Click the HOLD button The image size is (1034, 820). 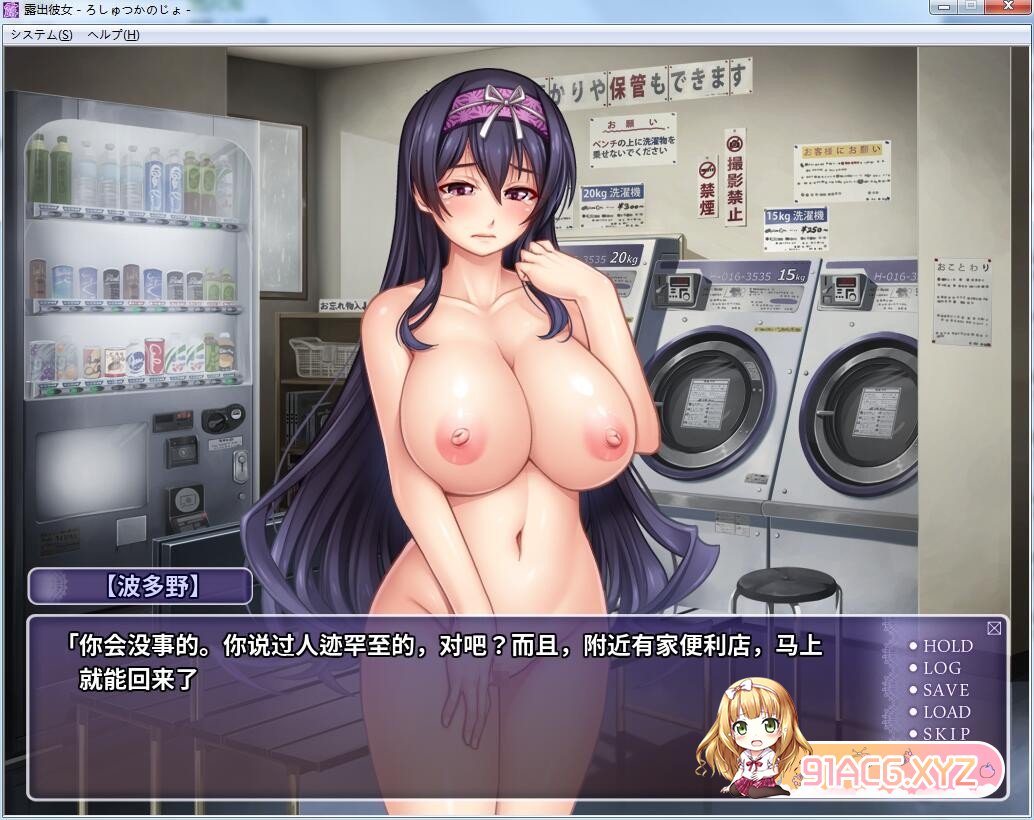946,646
